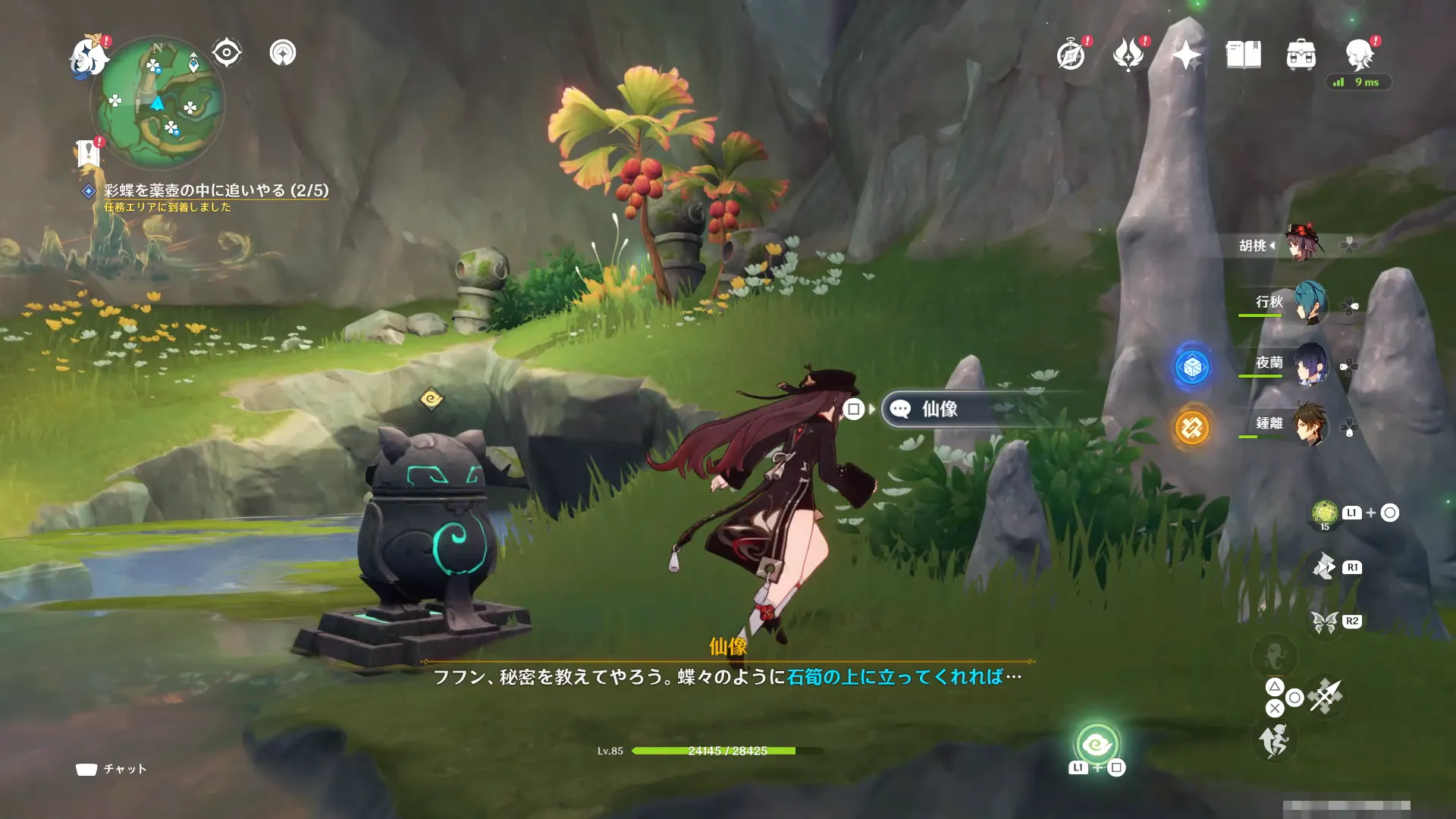Open the circular minimap
The height and width of the screenshot is (819, 1456).
point(158,103)
